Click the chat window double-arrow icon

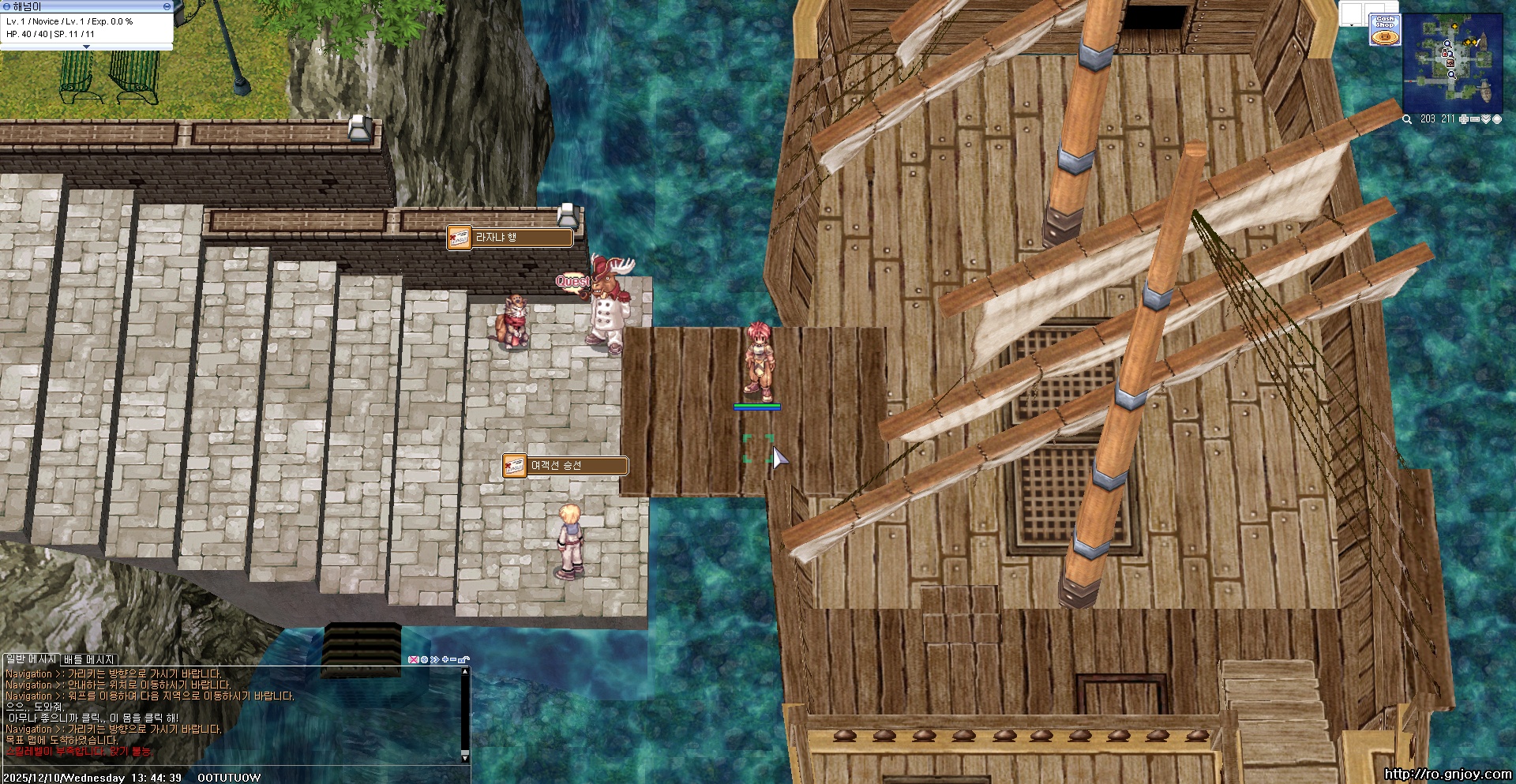click(x=434, y=659)
